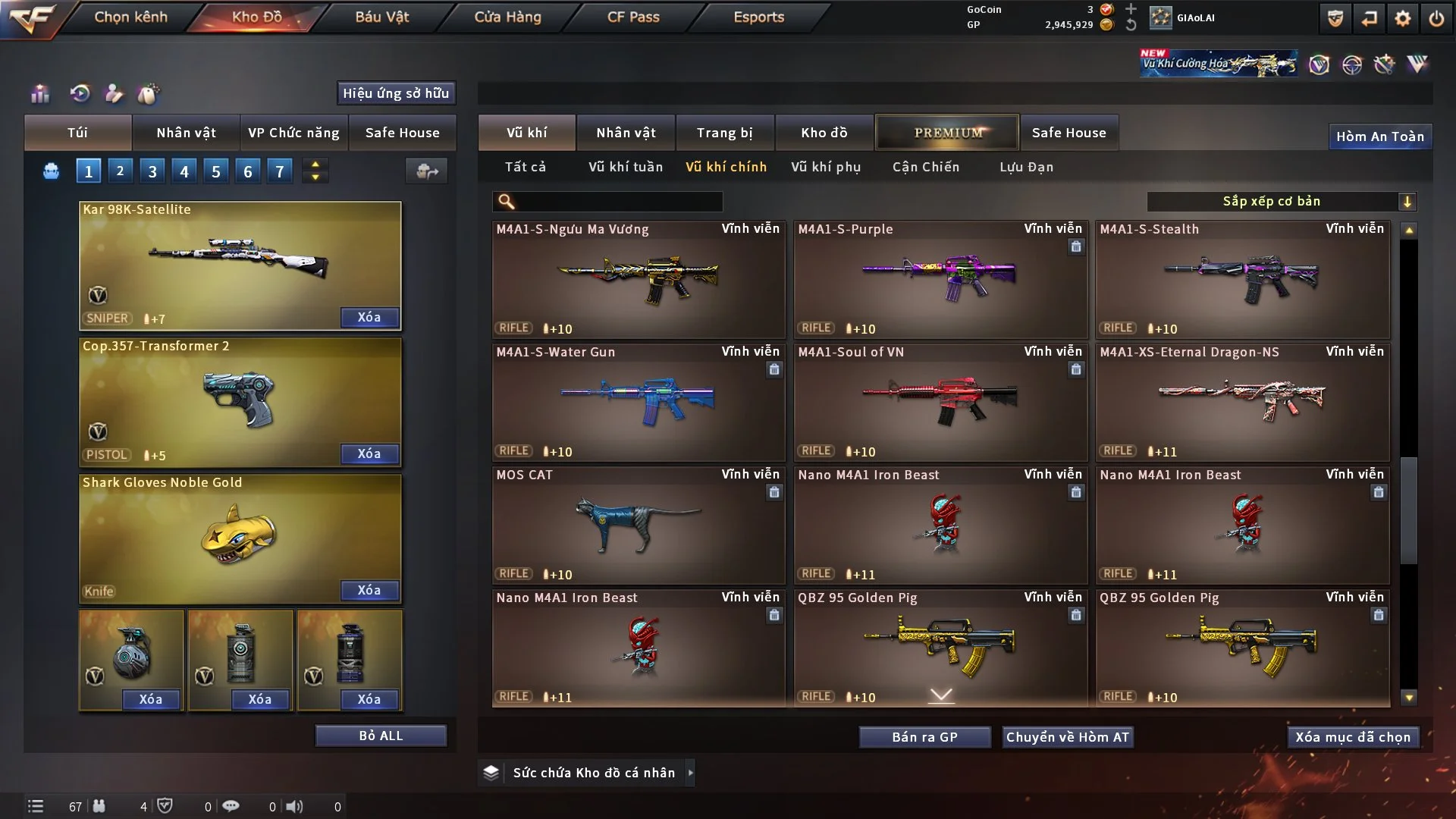The image size is (1456, 819).
Task: Open the Hòm An Toàn button
Action: click(1379, 136)
